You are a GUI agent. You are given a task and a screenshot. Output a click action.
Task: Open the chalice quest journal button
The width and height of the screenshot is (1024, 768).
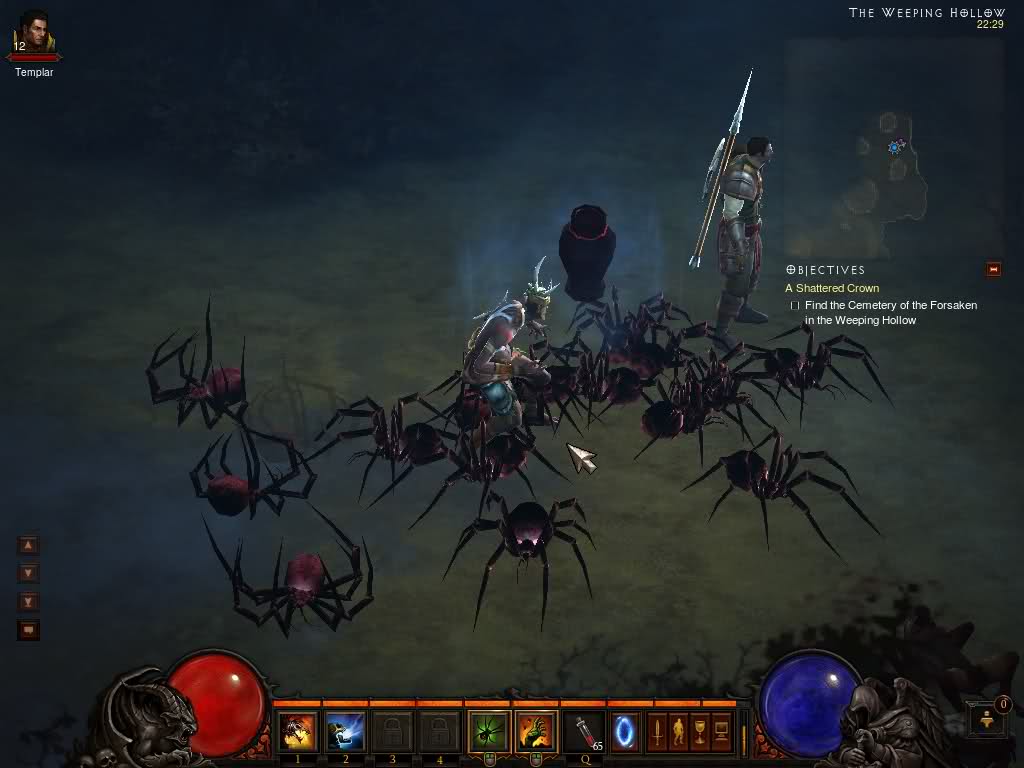point(699,732)
